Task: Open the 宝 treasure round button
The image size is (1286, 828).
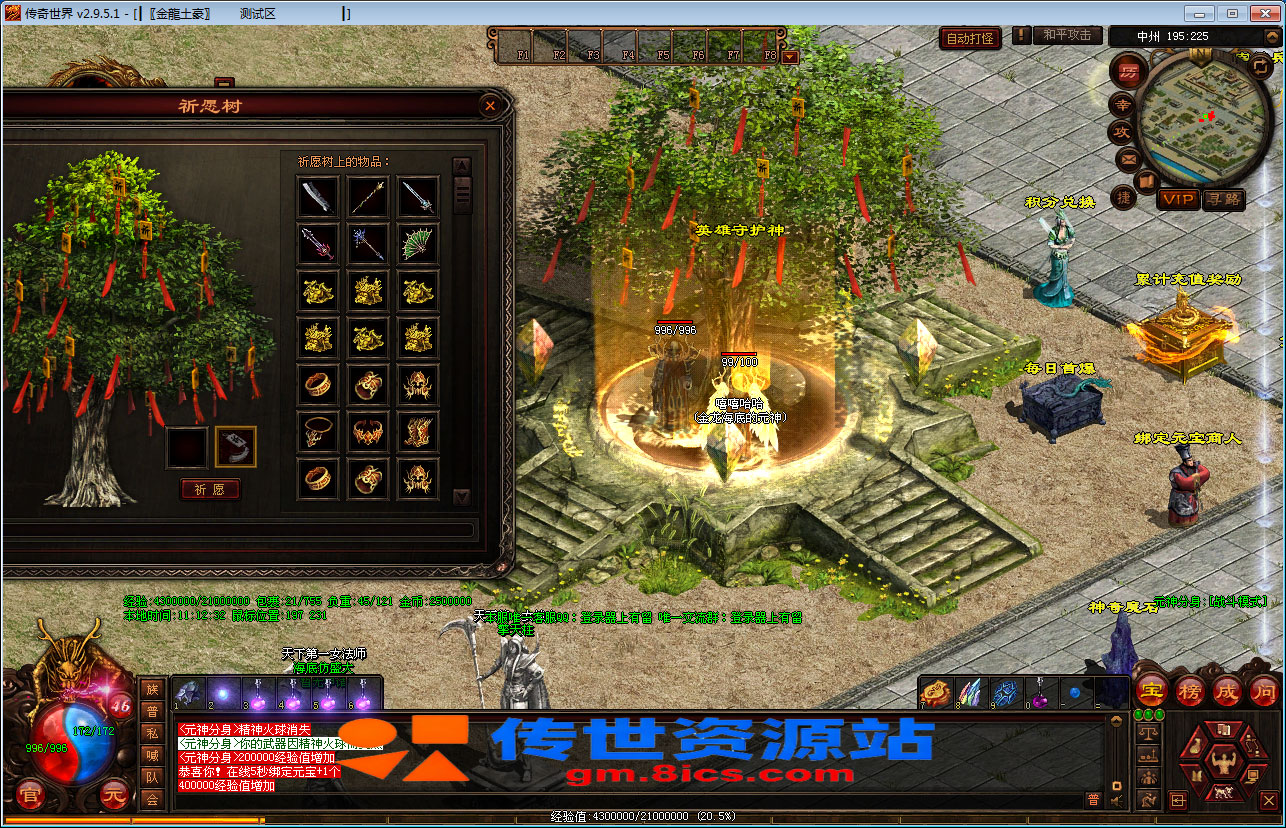Action: pyautogui.click(x=1151, y=691)
